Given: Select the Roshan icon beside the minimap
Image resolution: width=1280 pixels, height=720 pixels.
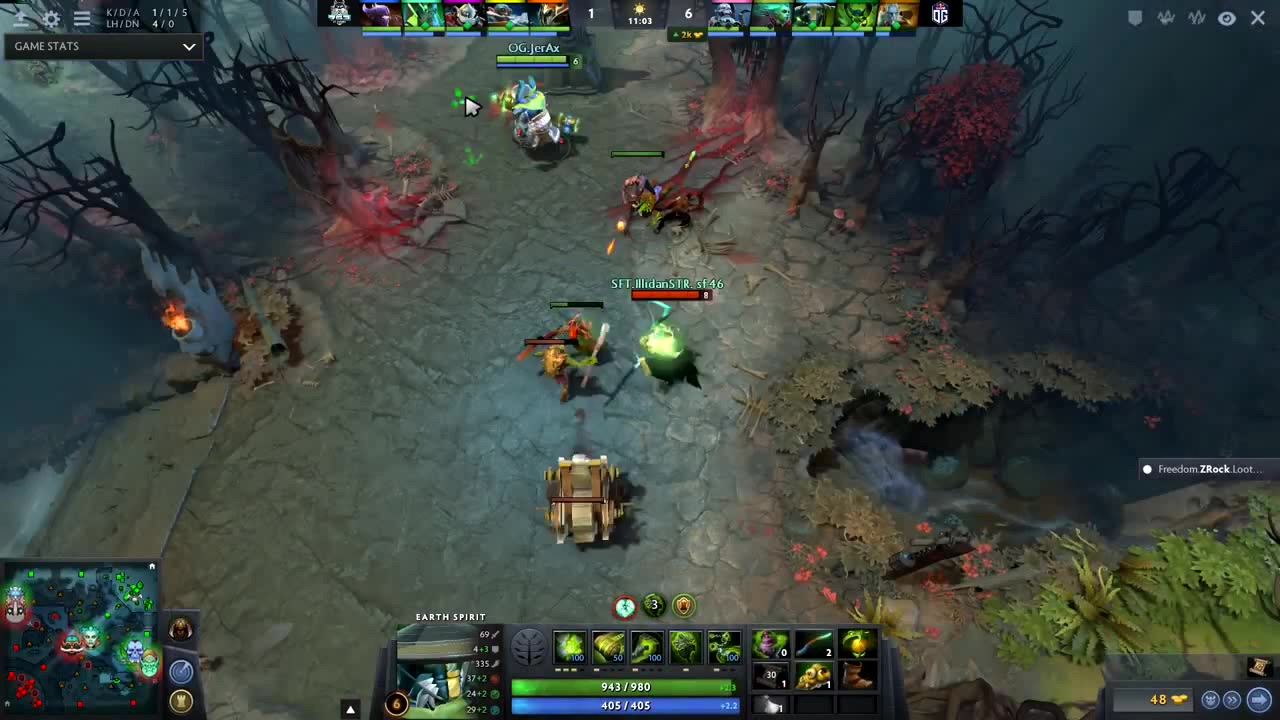Looking at the screenshot, I should [x=181, y=630].
